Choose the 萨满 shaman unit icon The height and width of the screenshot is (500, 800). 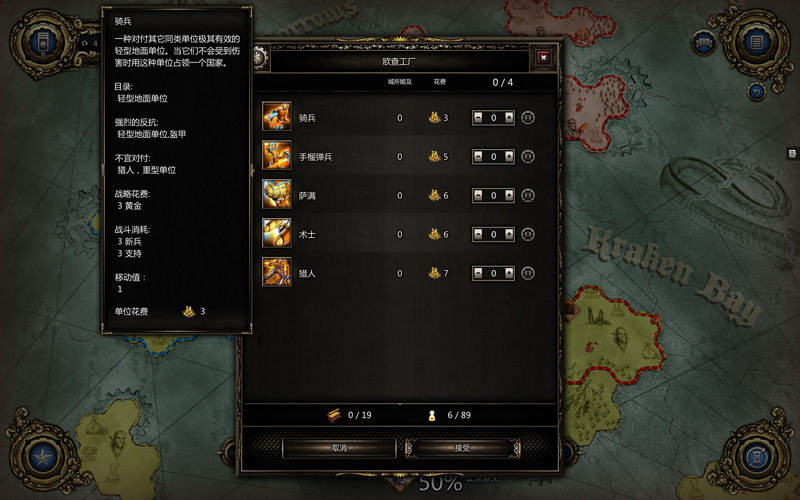point(277,195)
